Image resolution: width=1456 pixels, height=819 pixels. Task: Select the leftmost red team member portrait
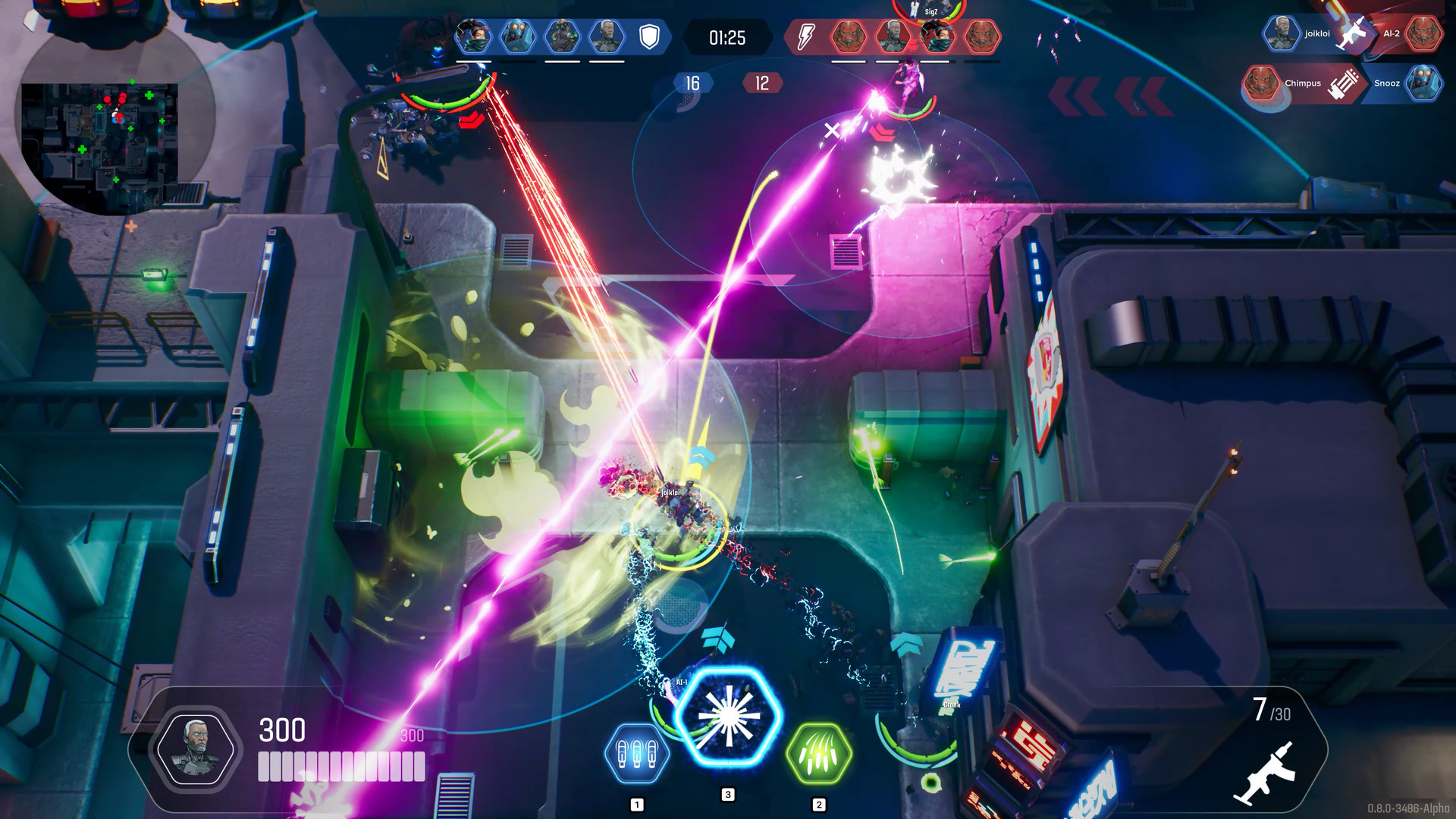[848, 34]
